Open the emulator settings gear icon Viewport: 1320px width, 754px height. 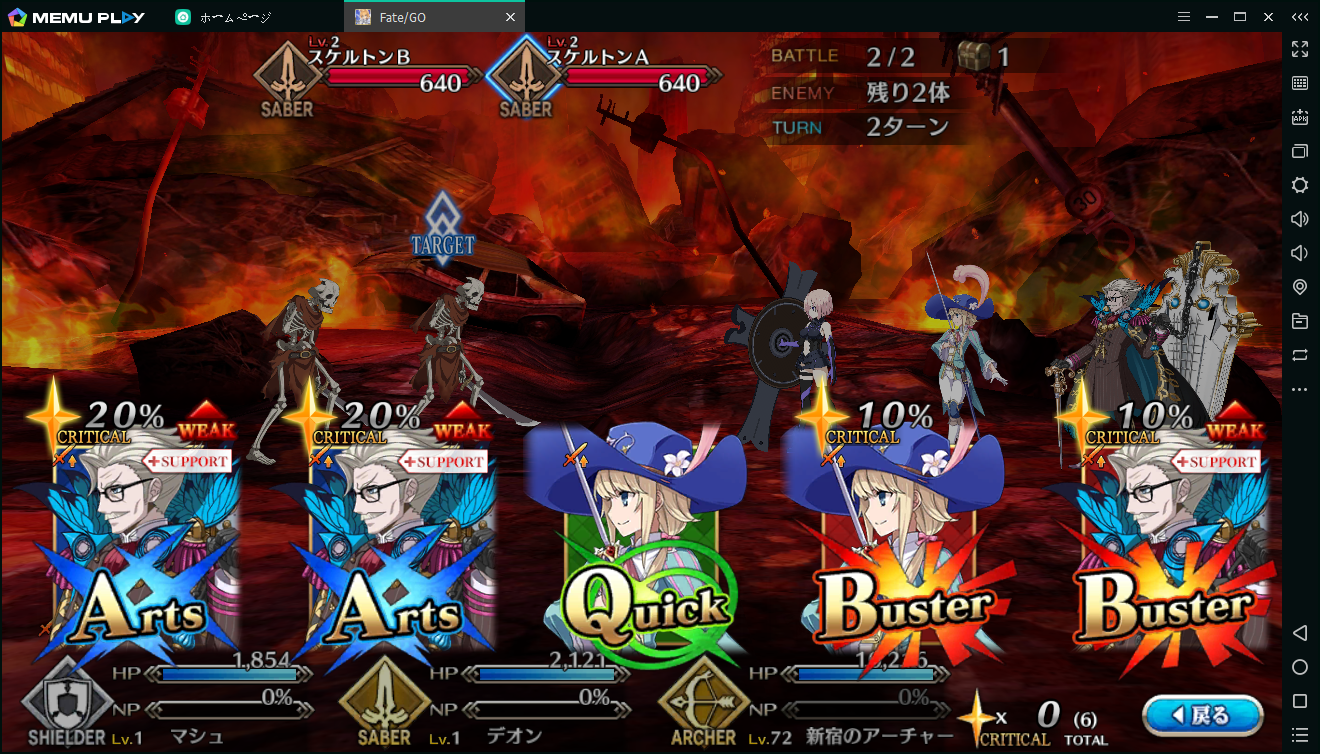pos(1300,185)
